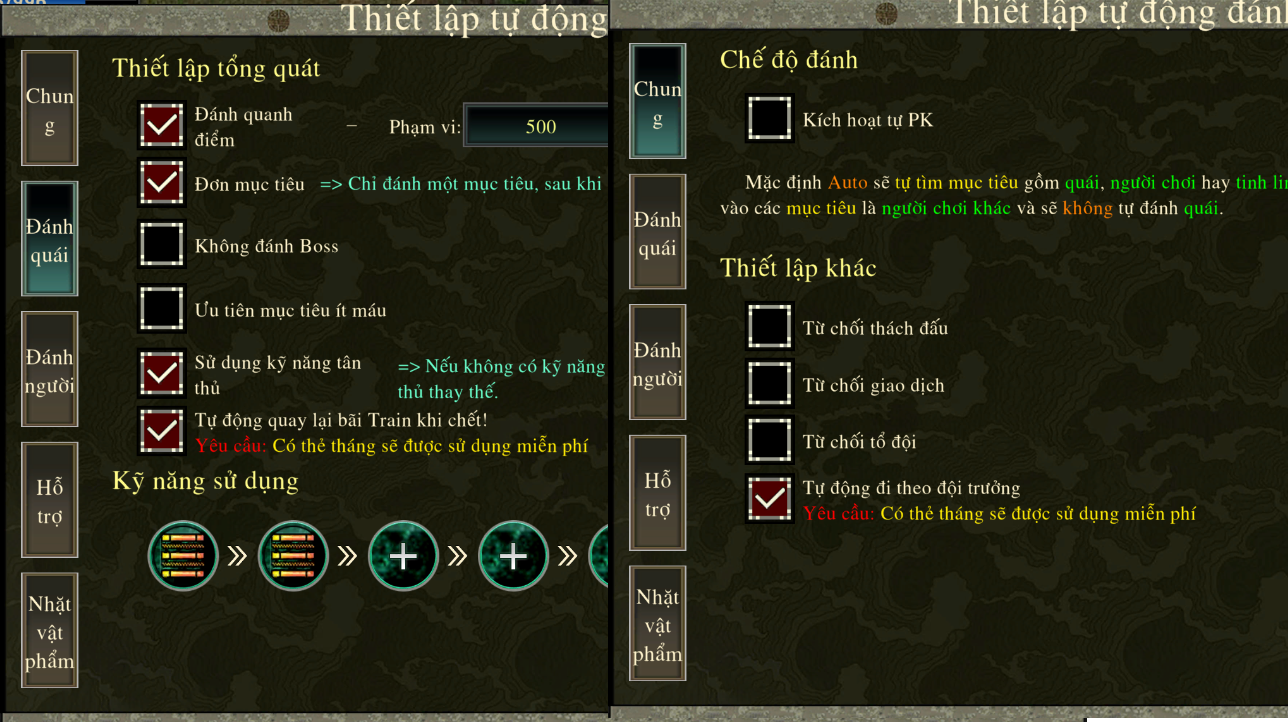
Task: Check the Từ chối thách đấu box
Action: 770,327
